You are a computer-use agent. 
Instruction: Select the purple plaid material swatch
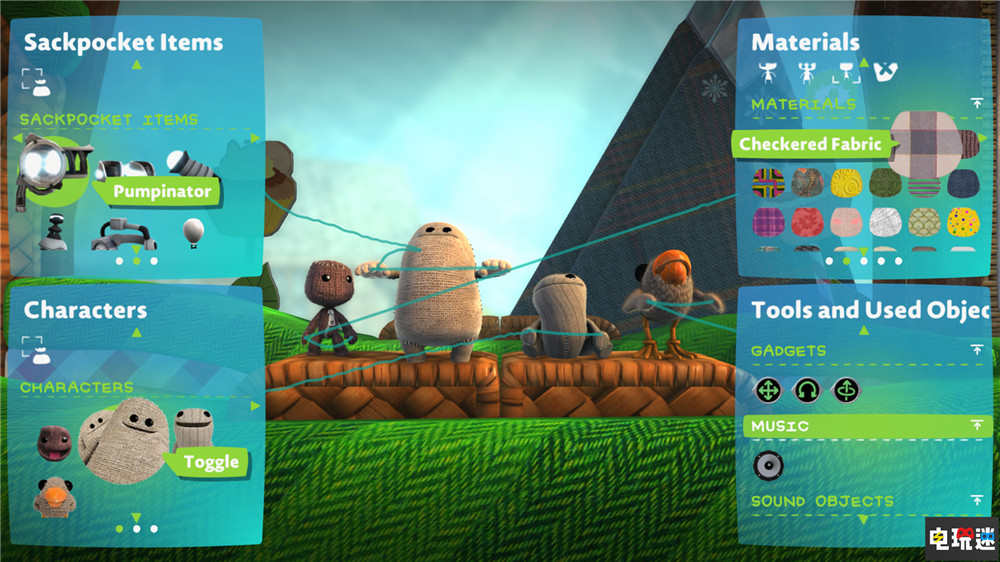768,222
